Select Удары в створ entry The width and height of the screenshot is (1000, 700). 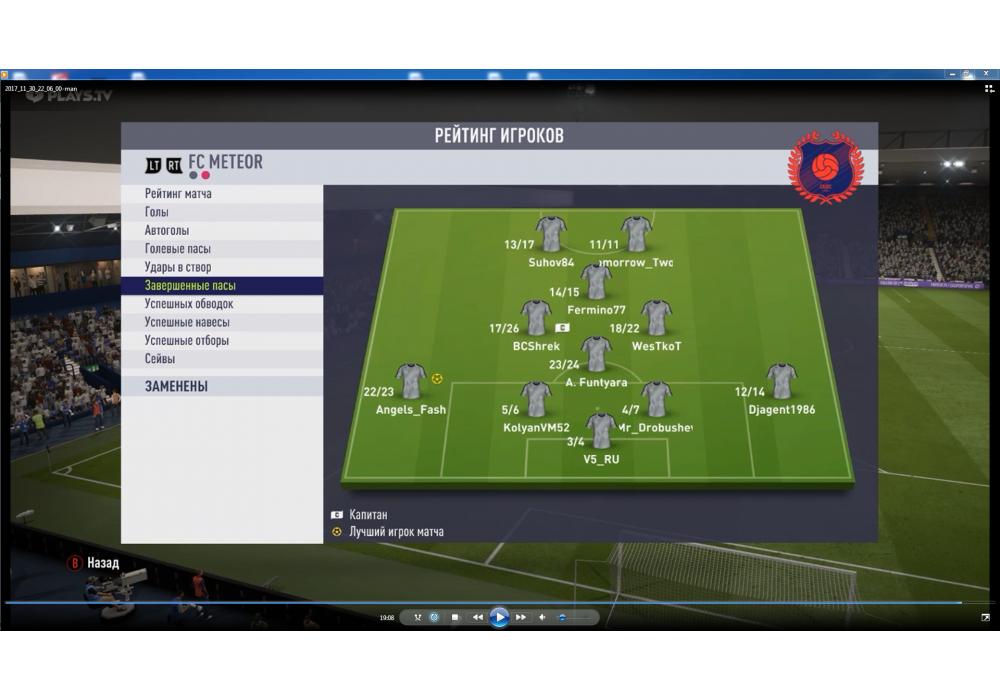coord(178,267)
